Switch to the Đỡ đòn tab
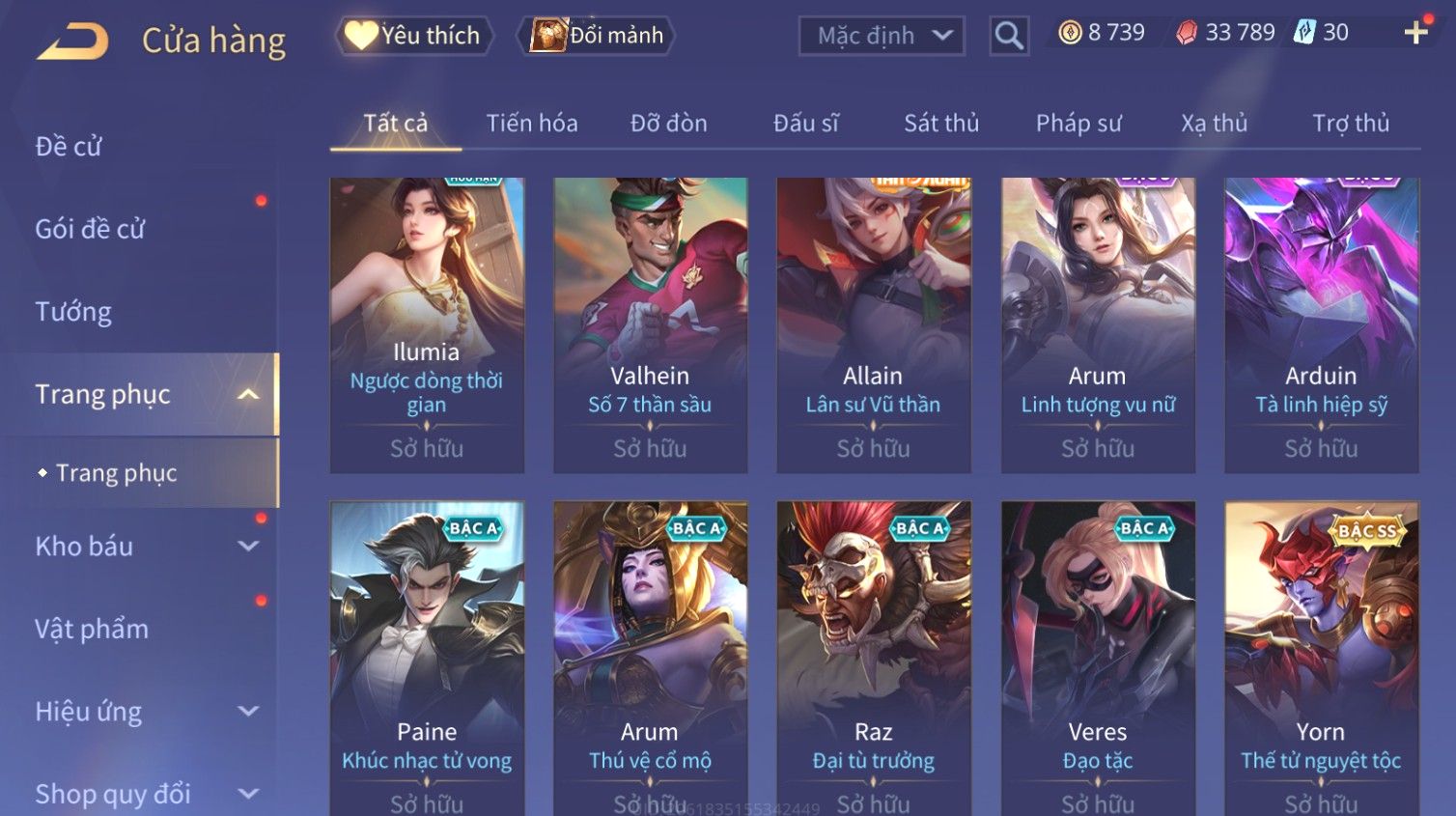Screen dimensions: 1456x816 pyautogui.click(x=668, y=124)
